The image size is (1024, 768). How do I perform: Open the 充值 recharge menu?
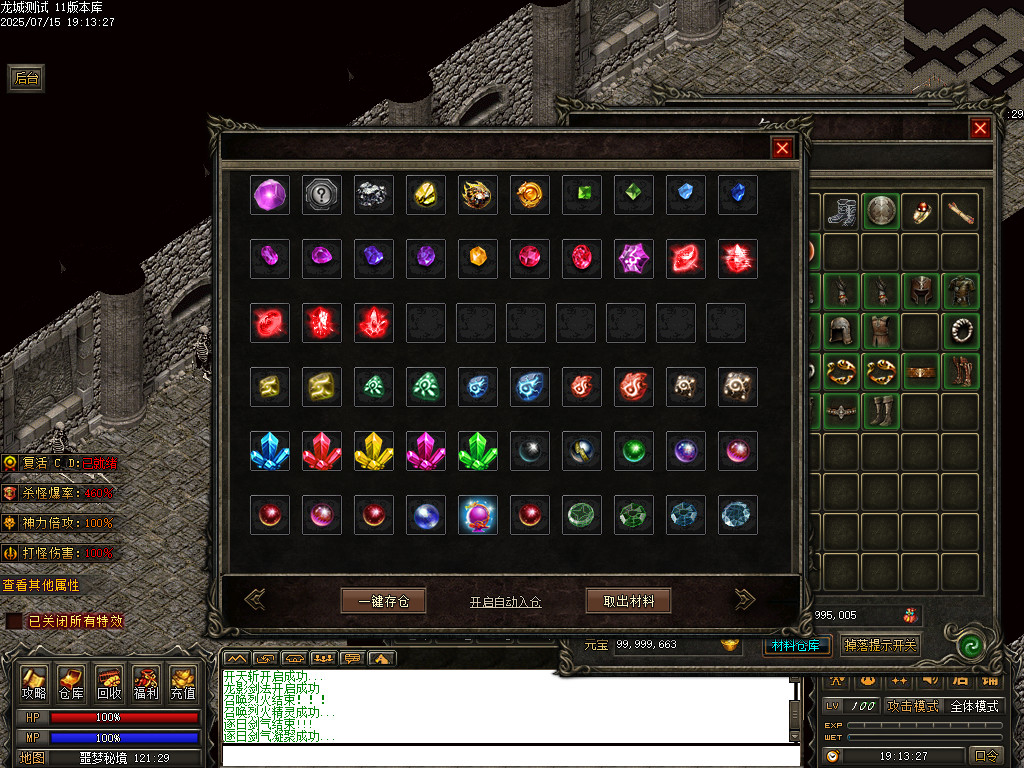(182, 683)
